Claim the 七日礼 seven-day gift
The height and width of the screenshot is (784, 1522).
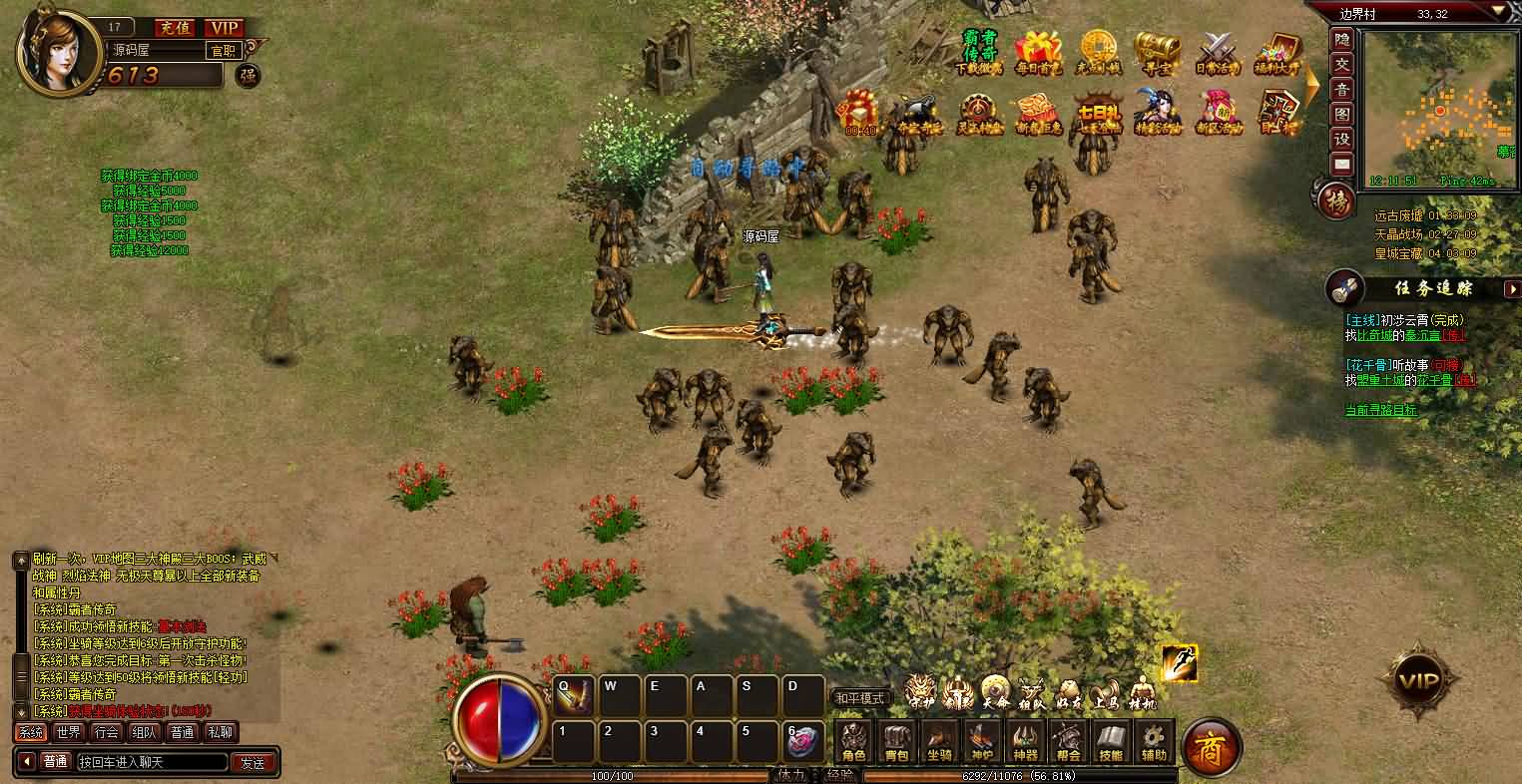tap(1097, 112)
